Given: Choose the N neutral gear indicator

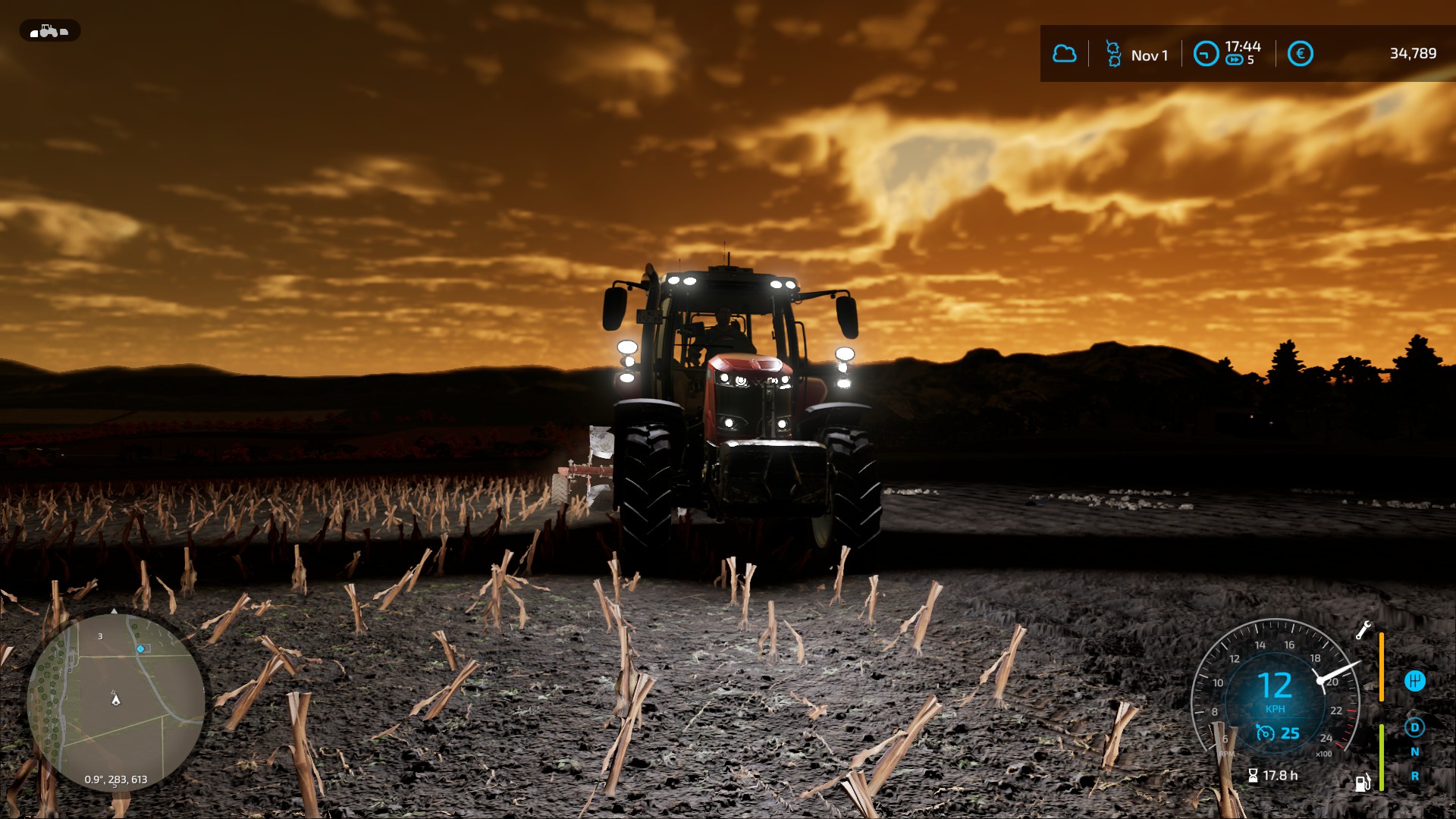Looking at the screenshot, I should [1414, 752].
